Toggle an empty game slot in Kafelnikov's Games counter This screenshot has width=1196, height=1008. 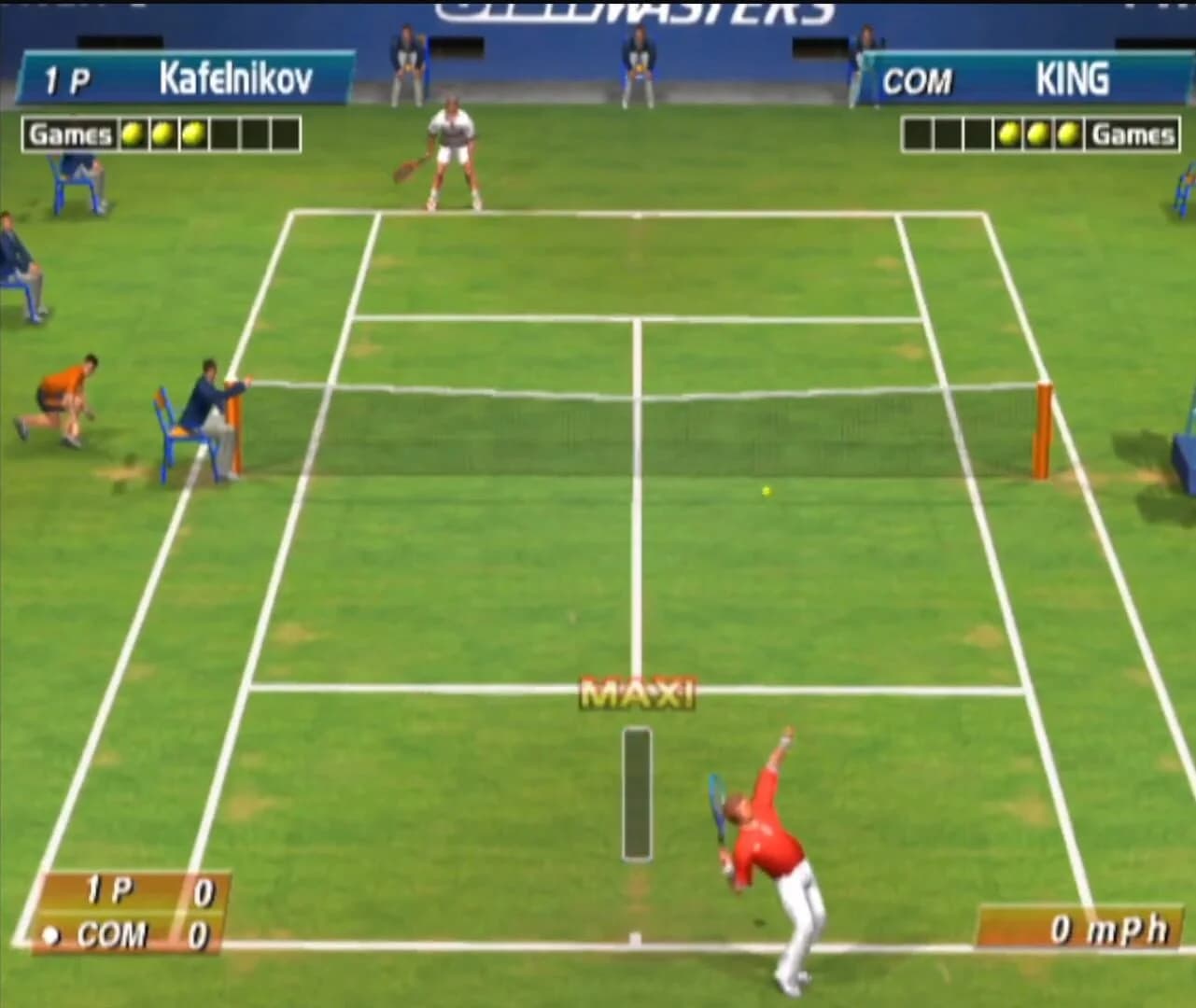[x=224, y=133]
